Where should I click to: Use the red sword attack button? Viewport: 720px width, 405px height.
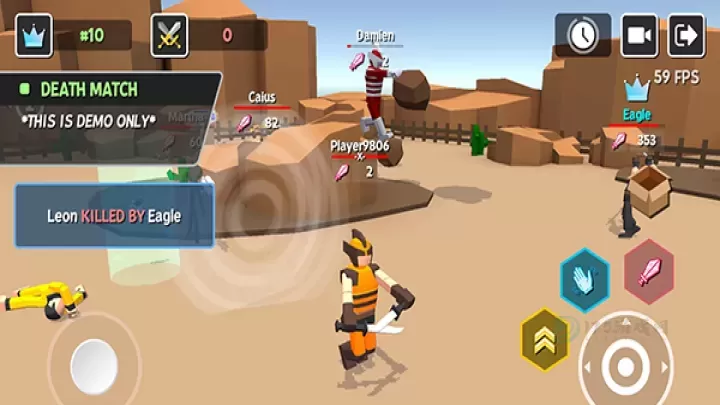[x=649, y=272]
